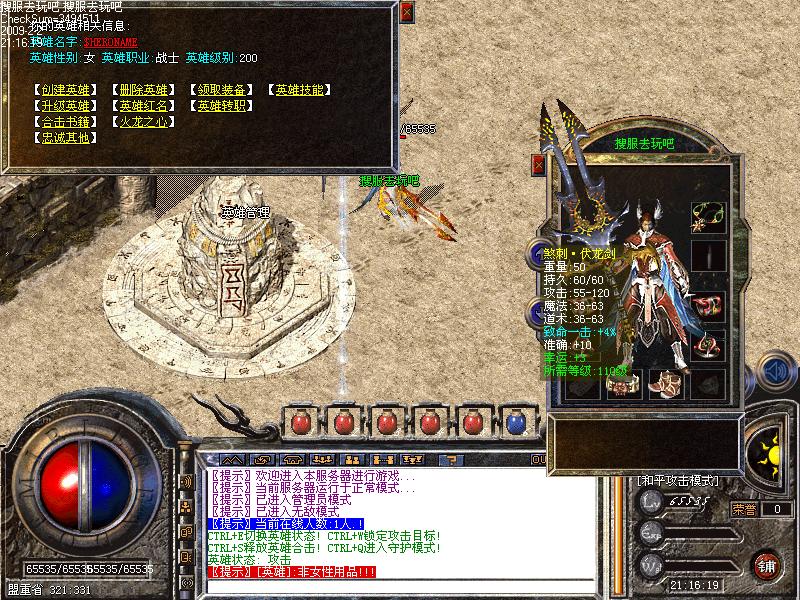Open the 领取装备 (claim equipment) option

tap(220, 90)
